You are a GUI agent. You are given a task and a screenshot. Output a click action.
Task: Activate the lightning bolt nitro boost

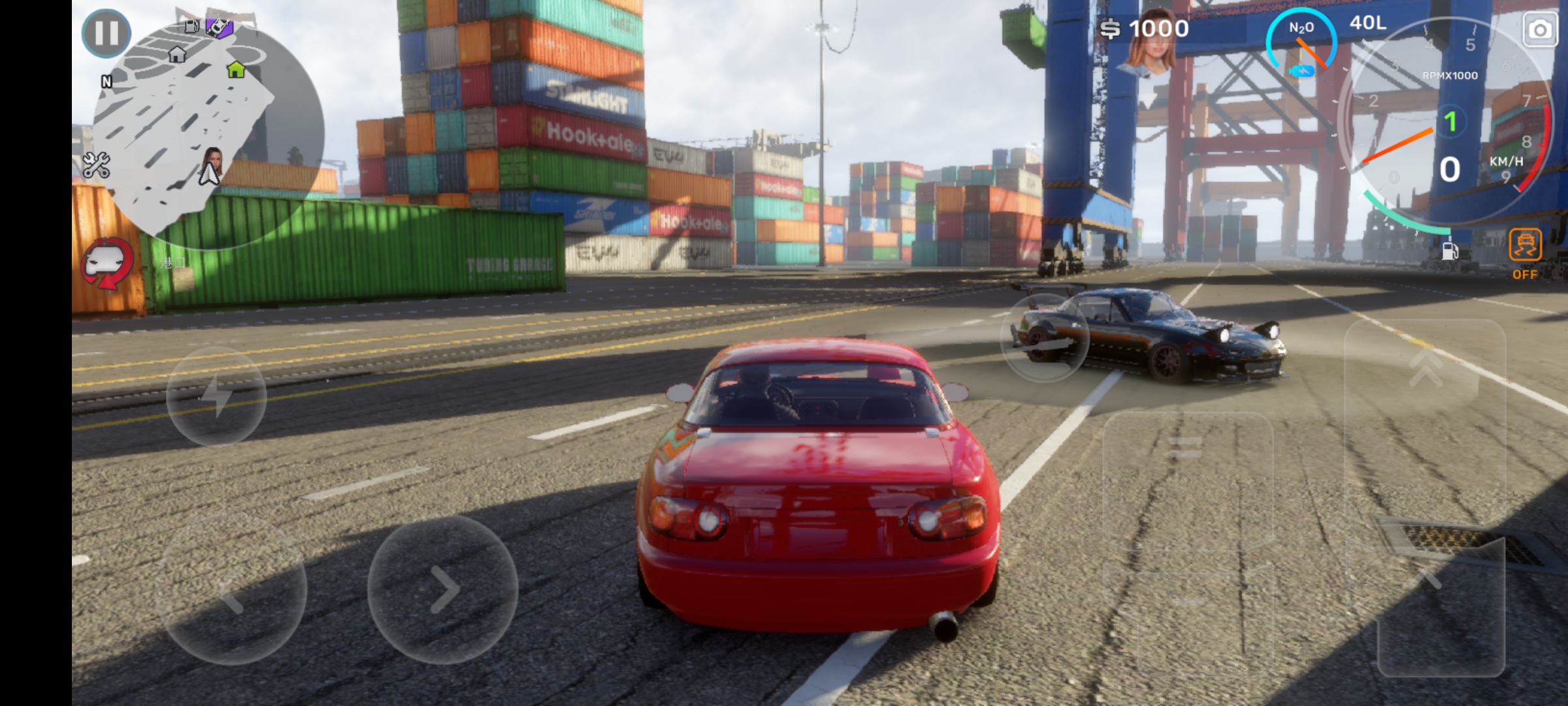coord(216,396)
